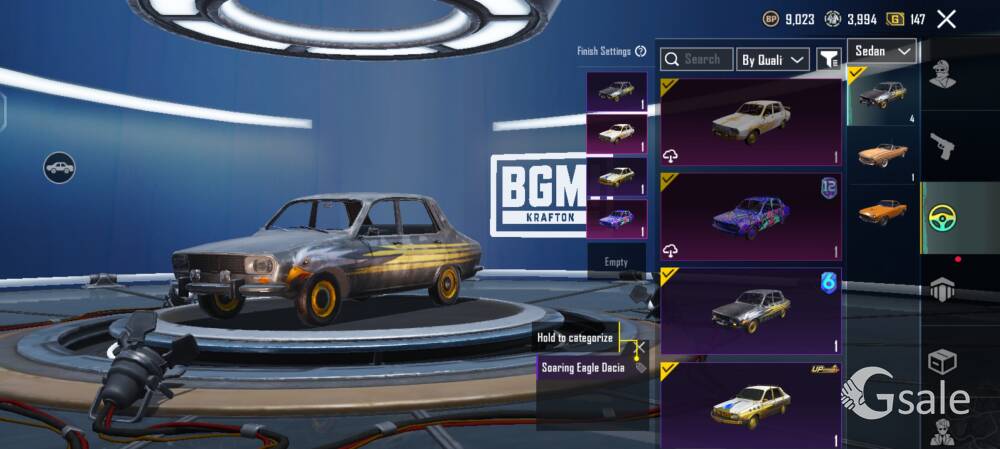1000x449 pixels.
Task: Open the filter options
Action: [828, 60]
